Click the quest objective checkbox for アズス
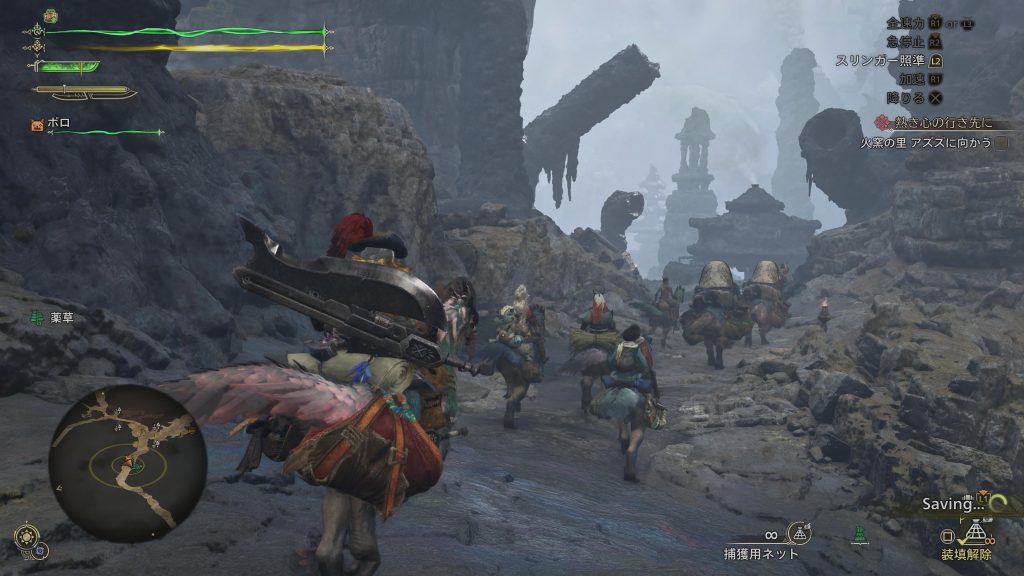1024x576 pixels. pos(1002,143)
